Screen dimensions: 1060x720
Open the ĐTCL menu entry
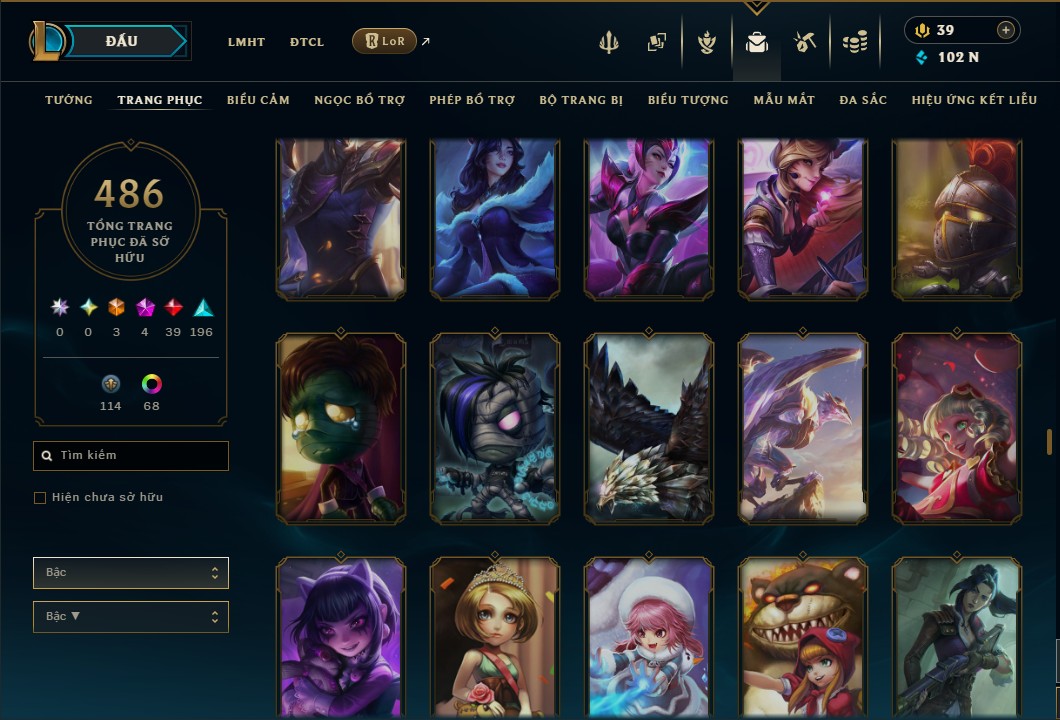pos(307,42)
